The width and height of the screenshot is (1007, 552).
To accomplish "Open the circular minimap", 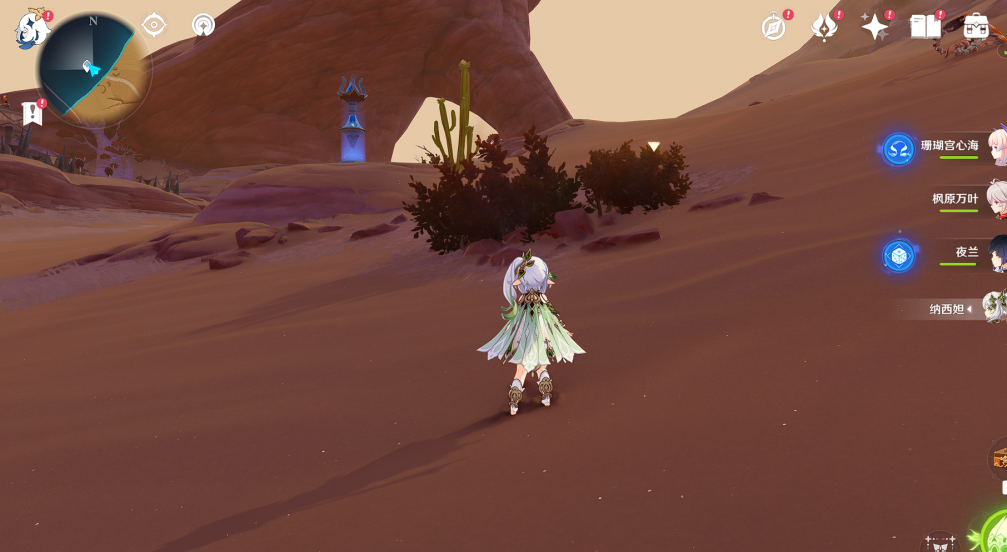I will point(94,70).
